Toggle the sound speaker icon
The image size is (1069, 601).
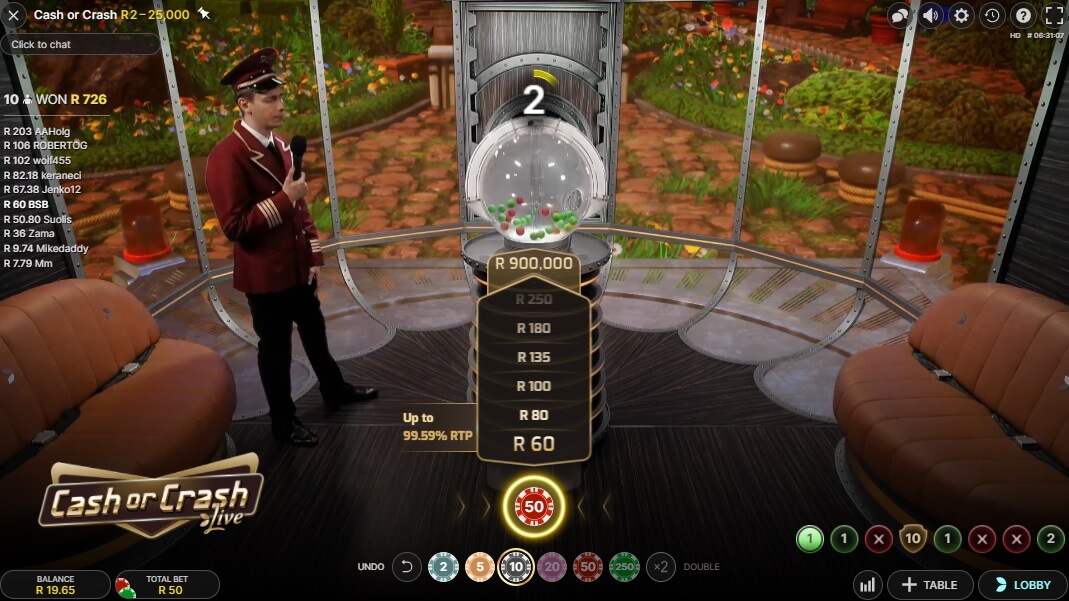[x=931, y=15]
